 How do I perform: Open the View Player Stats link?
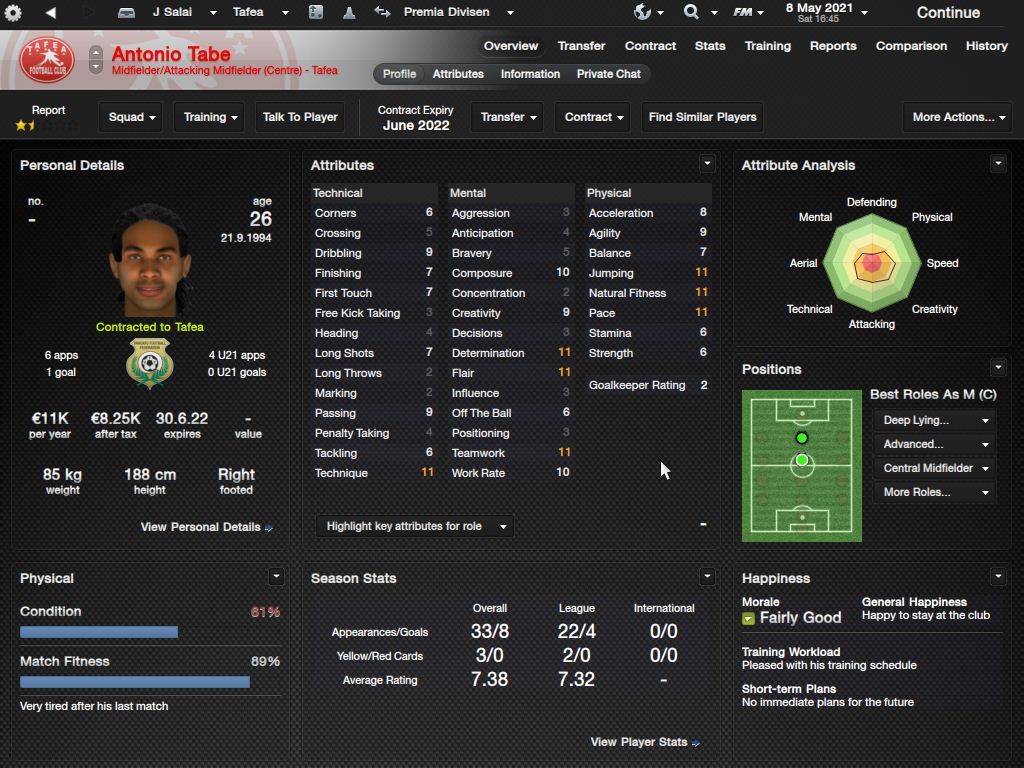click(x=644, y=742)
